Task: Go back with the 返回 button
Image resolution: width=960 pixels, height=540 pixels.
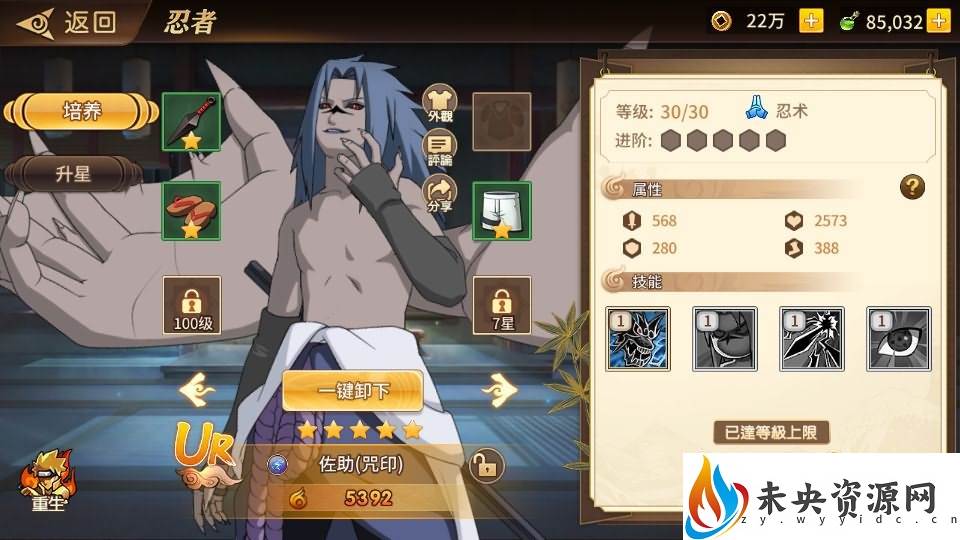Action: click(70, 21)
